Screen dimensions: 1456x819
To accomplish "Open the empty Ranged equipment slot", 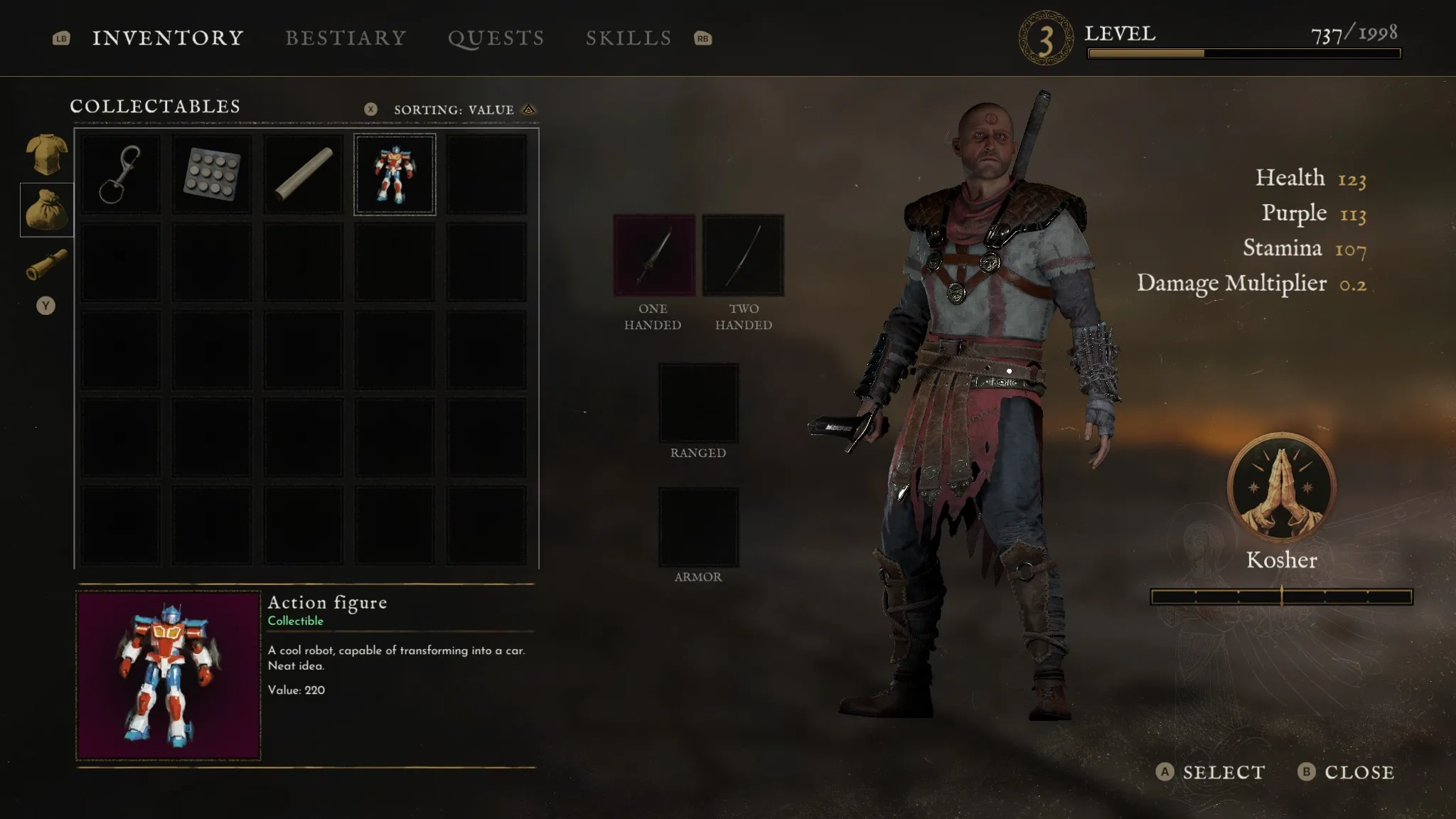I will 698,404.
